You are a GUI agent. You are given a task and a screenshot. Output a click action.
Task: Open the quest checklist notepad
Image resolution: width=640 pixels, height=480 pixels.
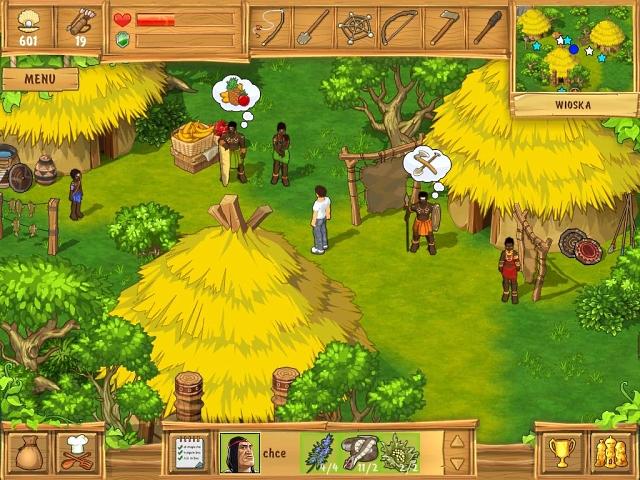[190, 452]
